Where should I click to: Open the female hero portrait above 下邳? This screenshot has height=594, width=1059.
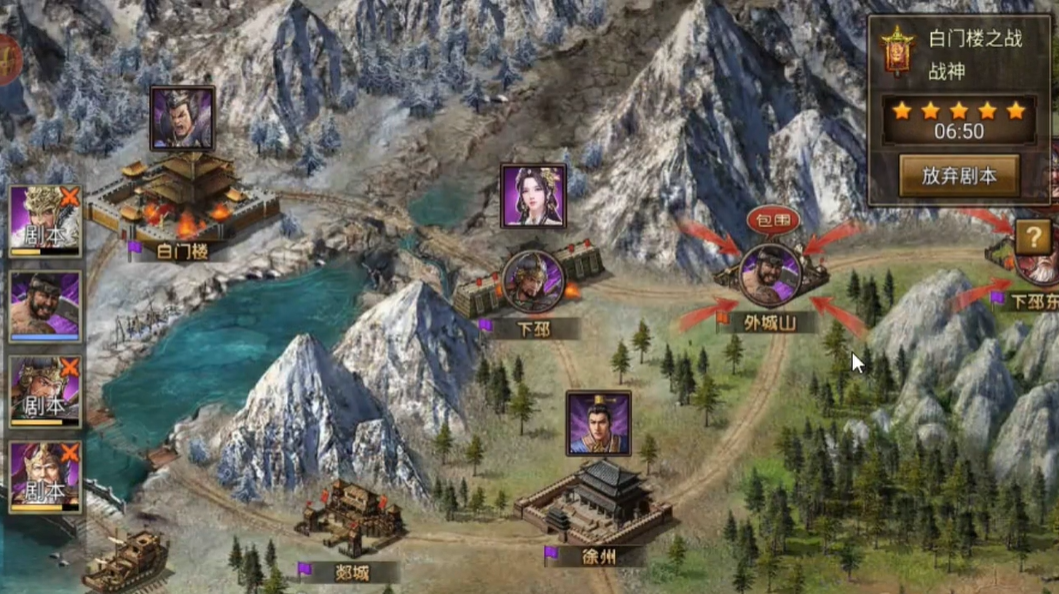(x=533, y=197)
